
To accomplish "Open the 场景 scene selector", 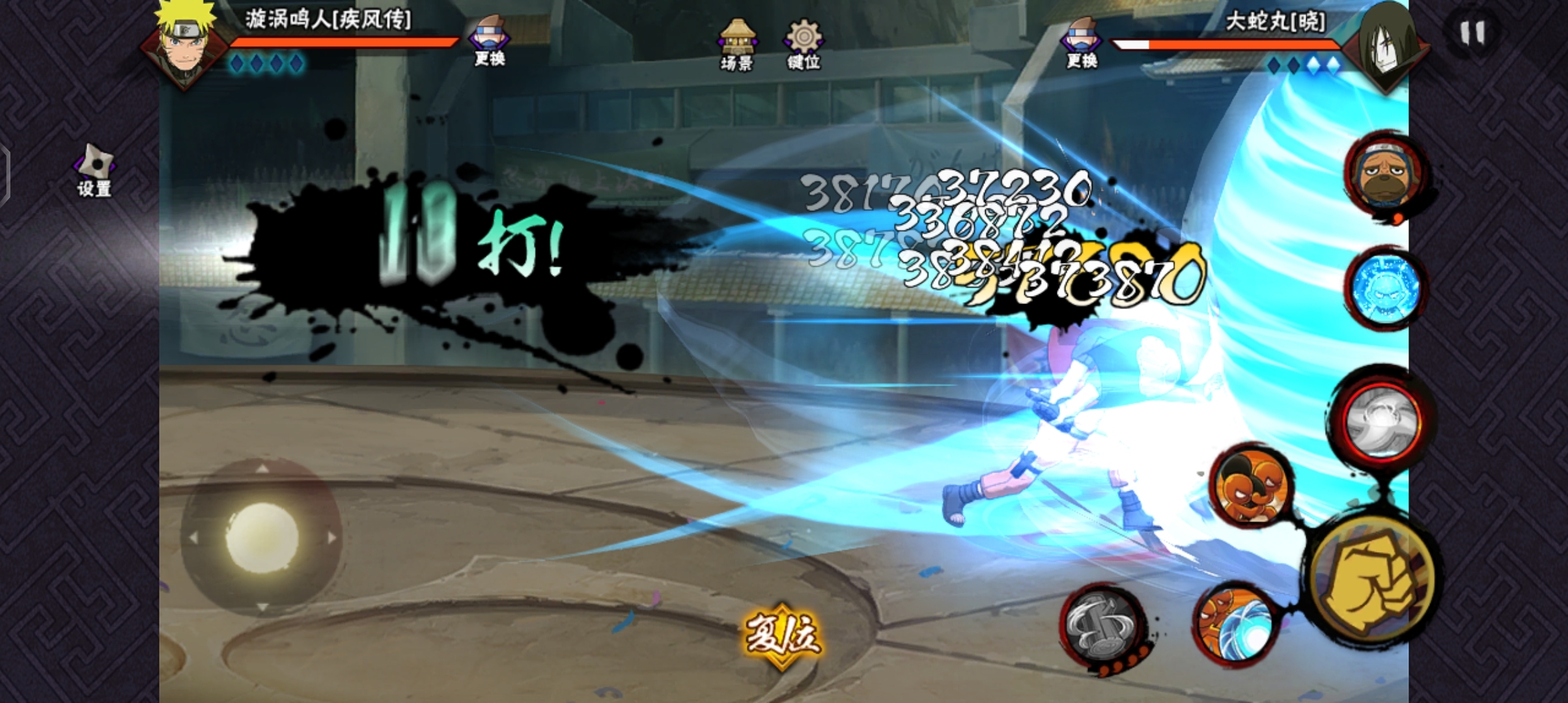I will click(736, 44).
